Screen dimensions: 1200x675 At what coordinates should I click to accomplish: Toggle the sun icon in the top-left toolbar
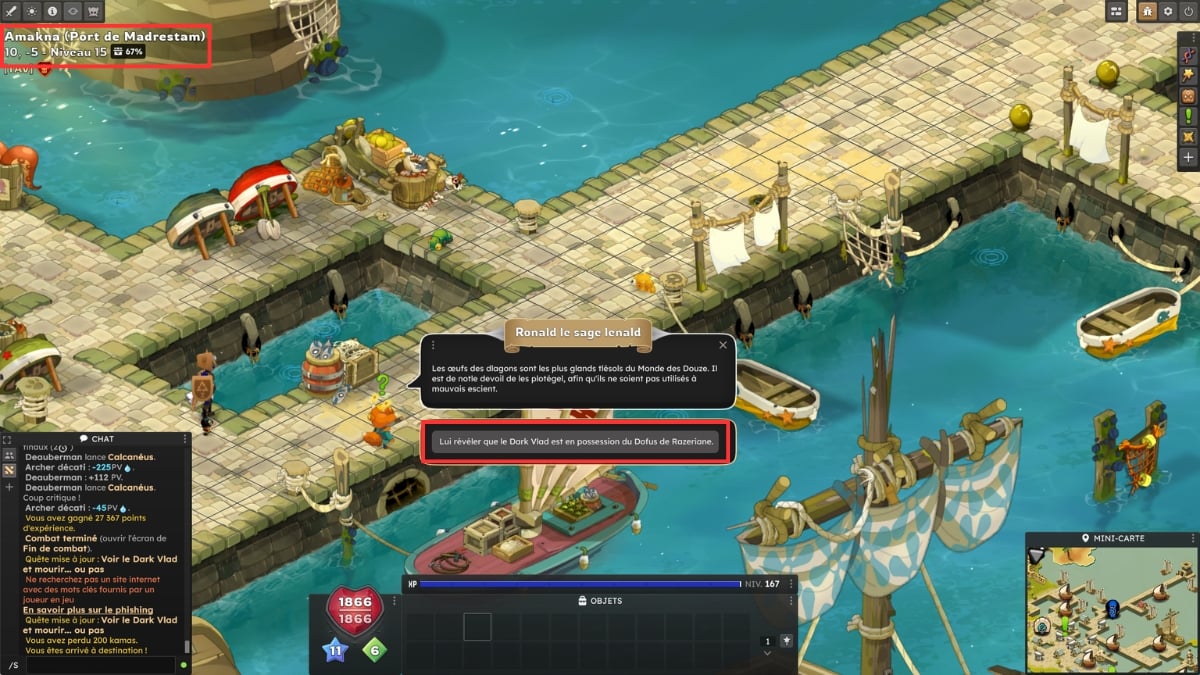[32, 10]
